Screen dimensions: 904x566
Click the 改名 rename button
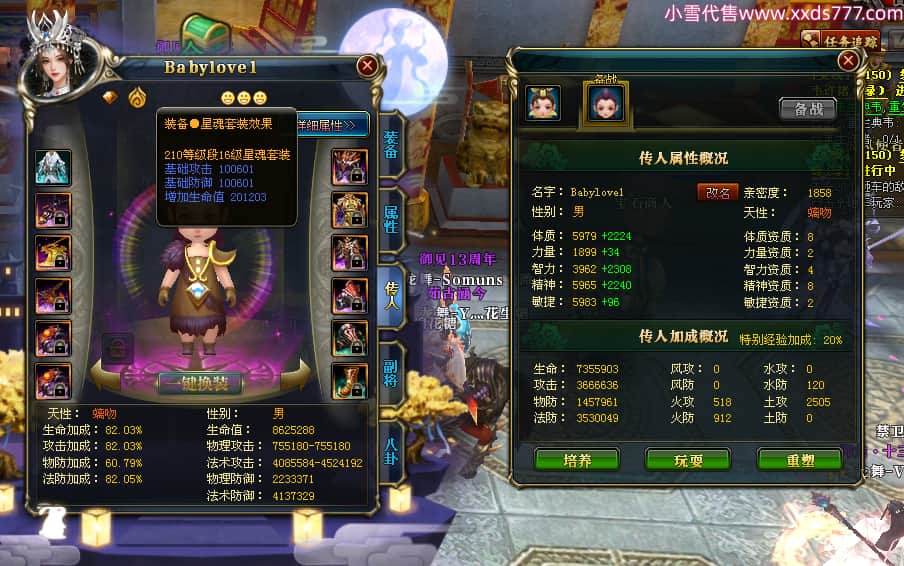[717, 192]
